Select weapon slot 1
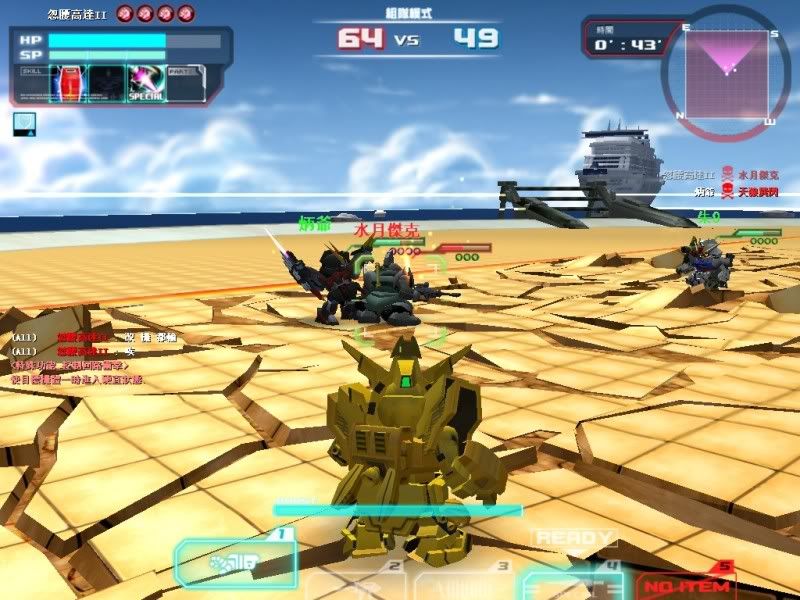The height and width of the screenshot is (600, 800). [236, 562]
